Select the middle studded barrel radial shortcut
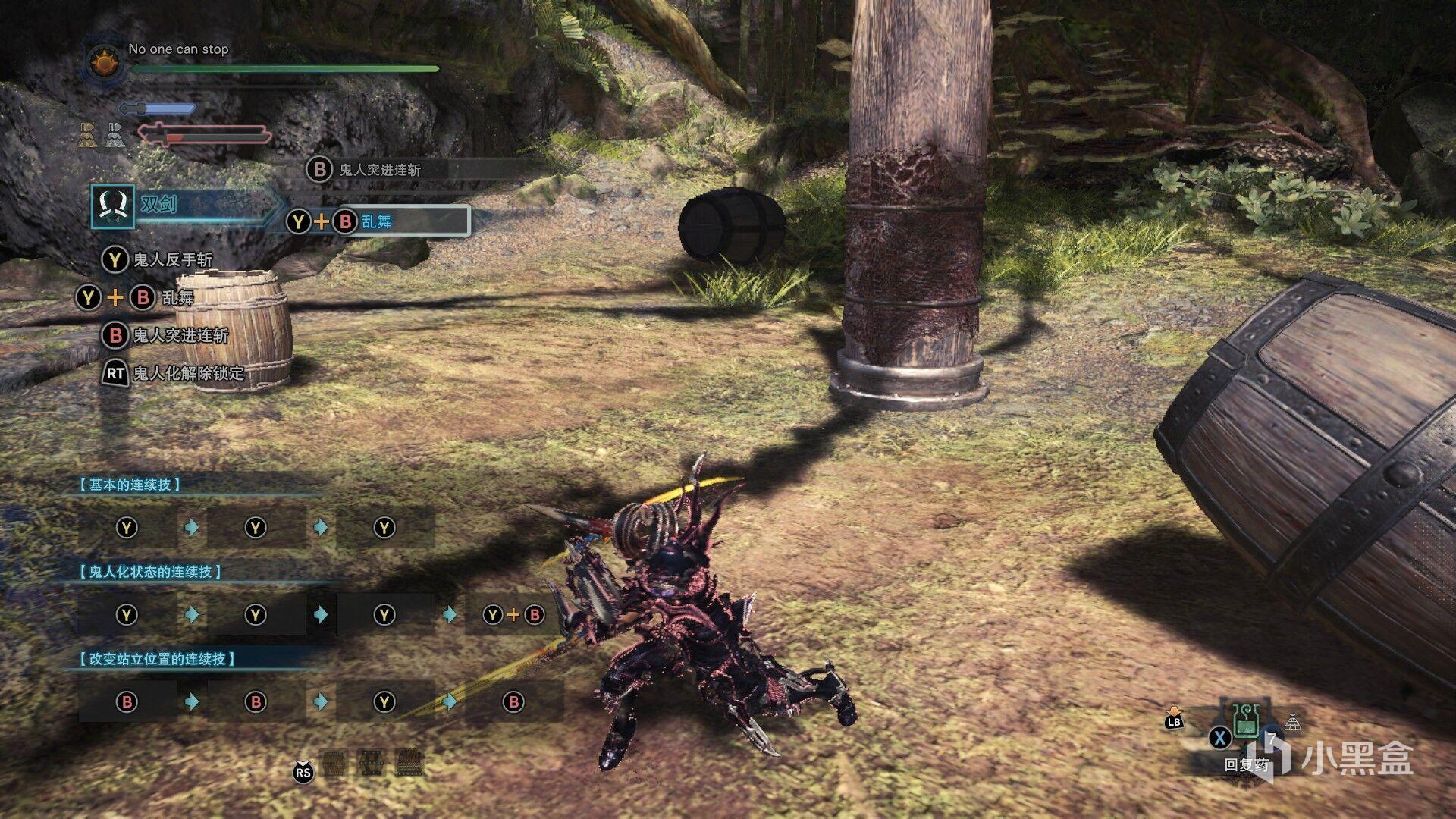Image resolution: width=1456 pixels, height=819 pixels. point(371,761)
